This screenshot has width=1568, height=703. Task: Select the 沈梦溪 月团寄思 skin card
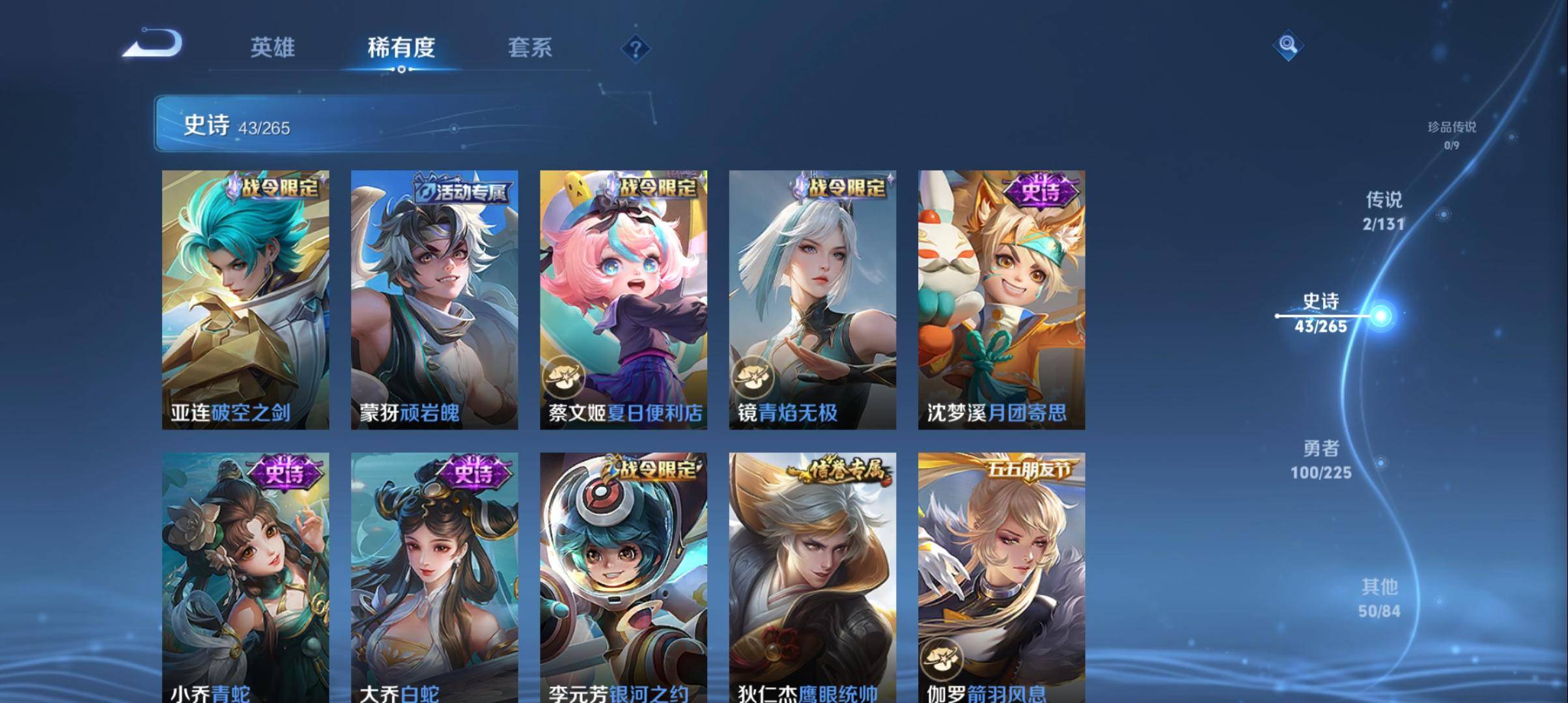point(1001,299)
